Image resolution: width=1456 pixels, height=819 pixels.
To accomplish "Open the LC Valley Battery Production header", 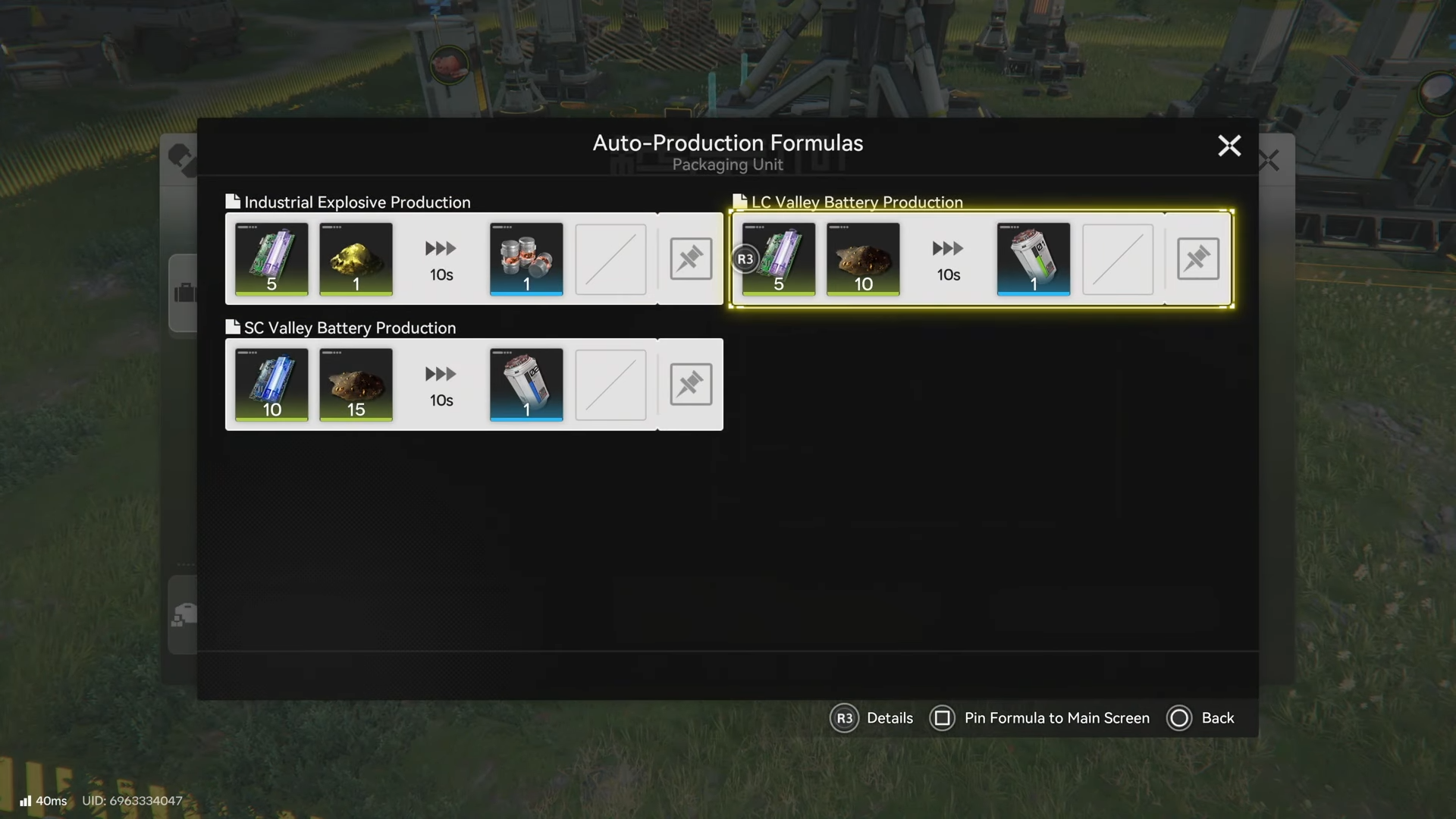I will click(x=856, y=202).
